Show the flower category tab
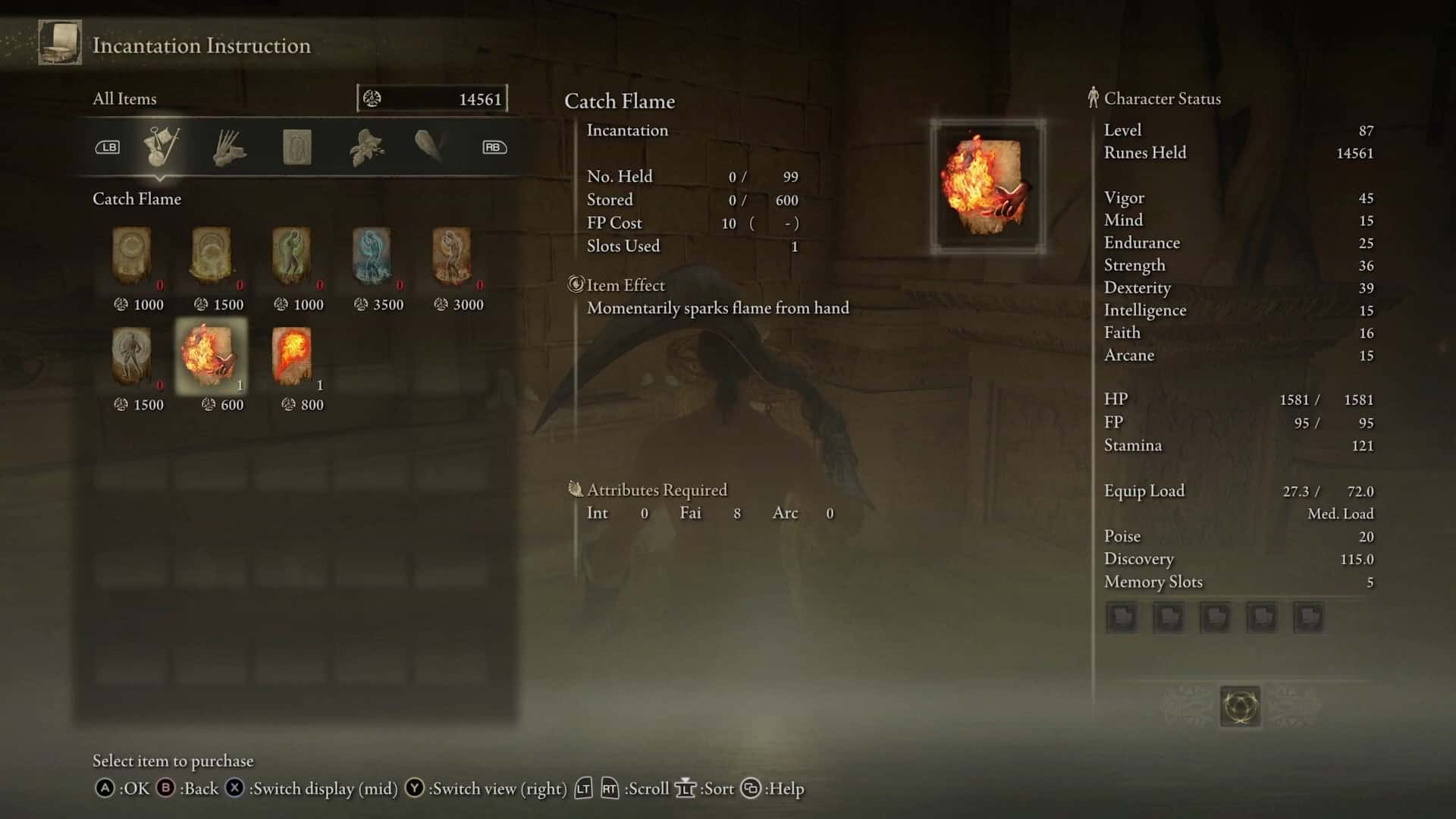 (366, 147)
